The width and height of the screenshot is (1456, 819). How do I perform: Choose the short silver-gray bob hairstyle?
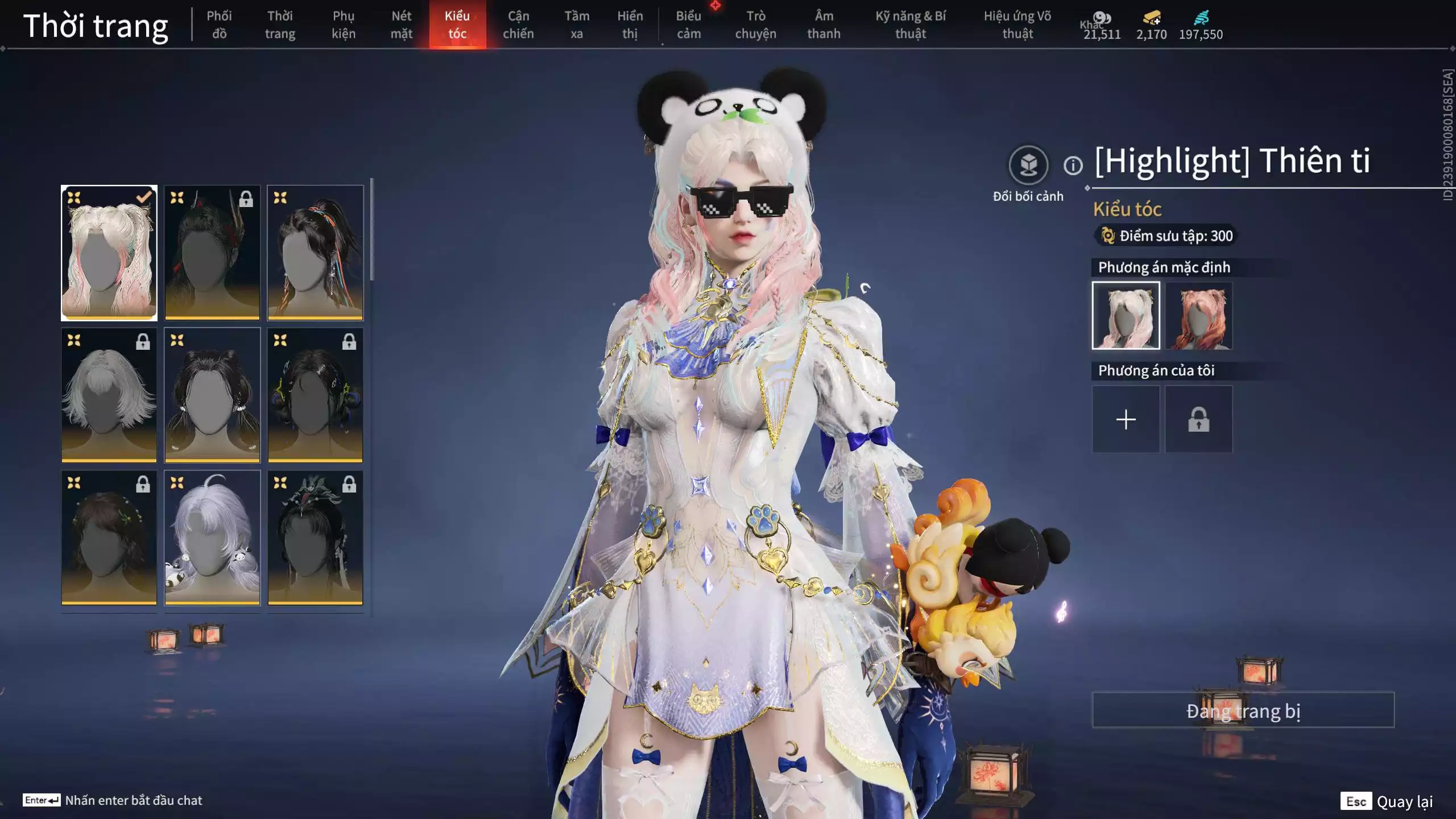[x=109, y=395]
